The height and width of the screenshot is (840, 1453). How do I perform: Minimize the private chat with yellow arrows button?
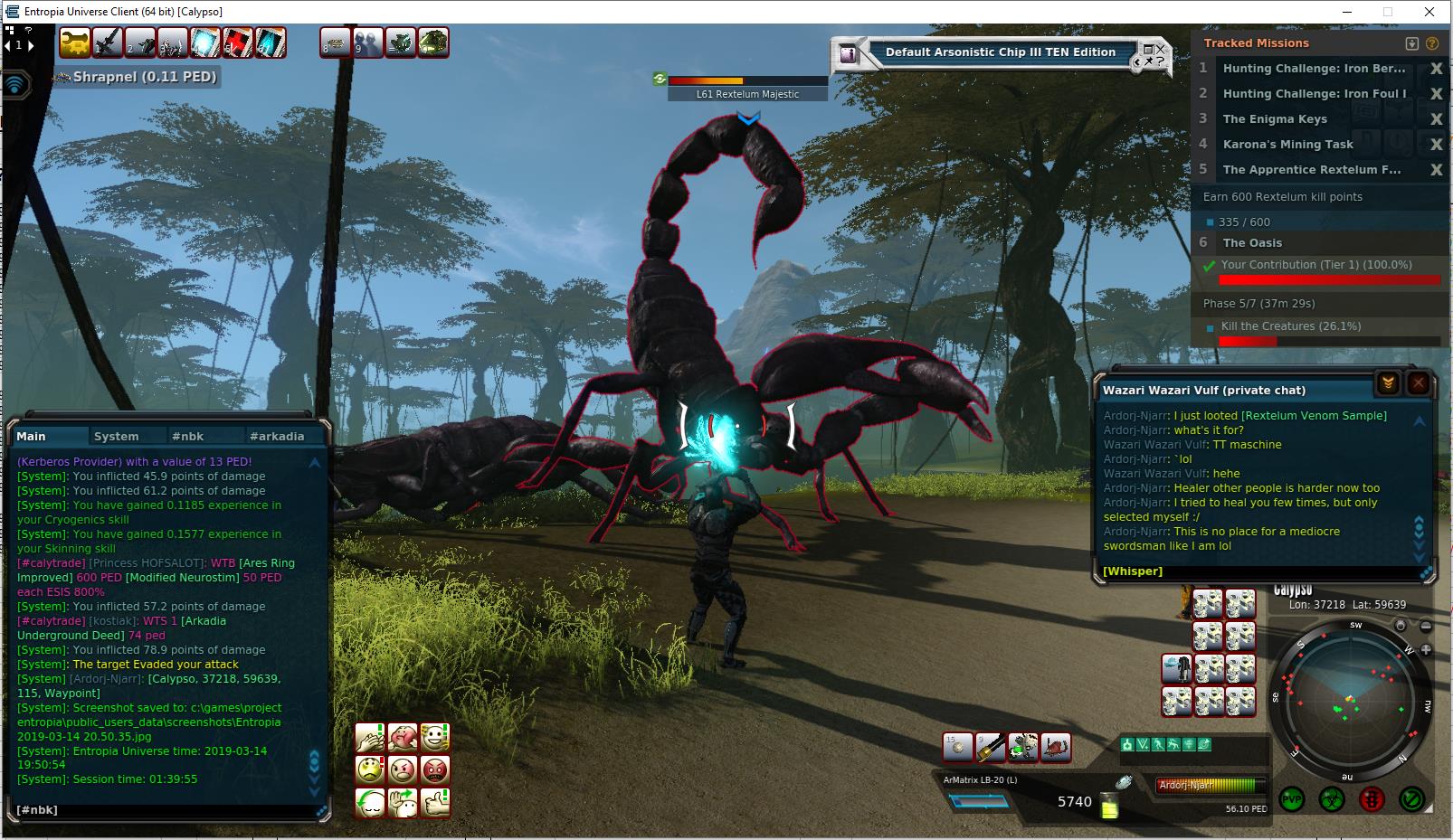(x=1388, y=384)
